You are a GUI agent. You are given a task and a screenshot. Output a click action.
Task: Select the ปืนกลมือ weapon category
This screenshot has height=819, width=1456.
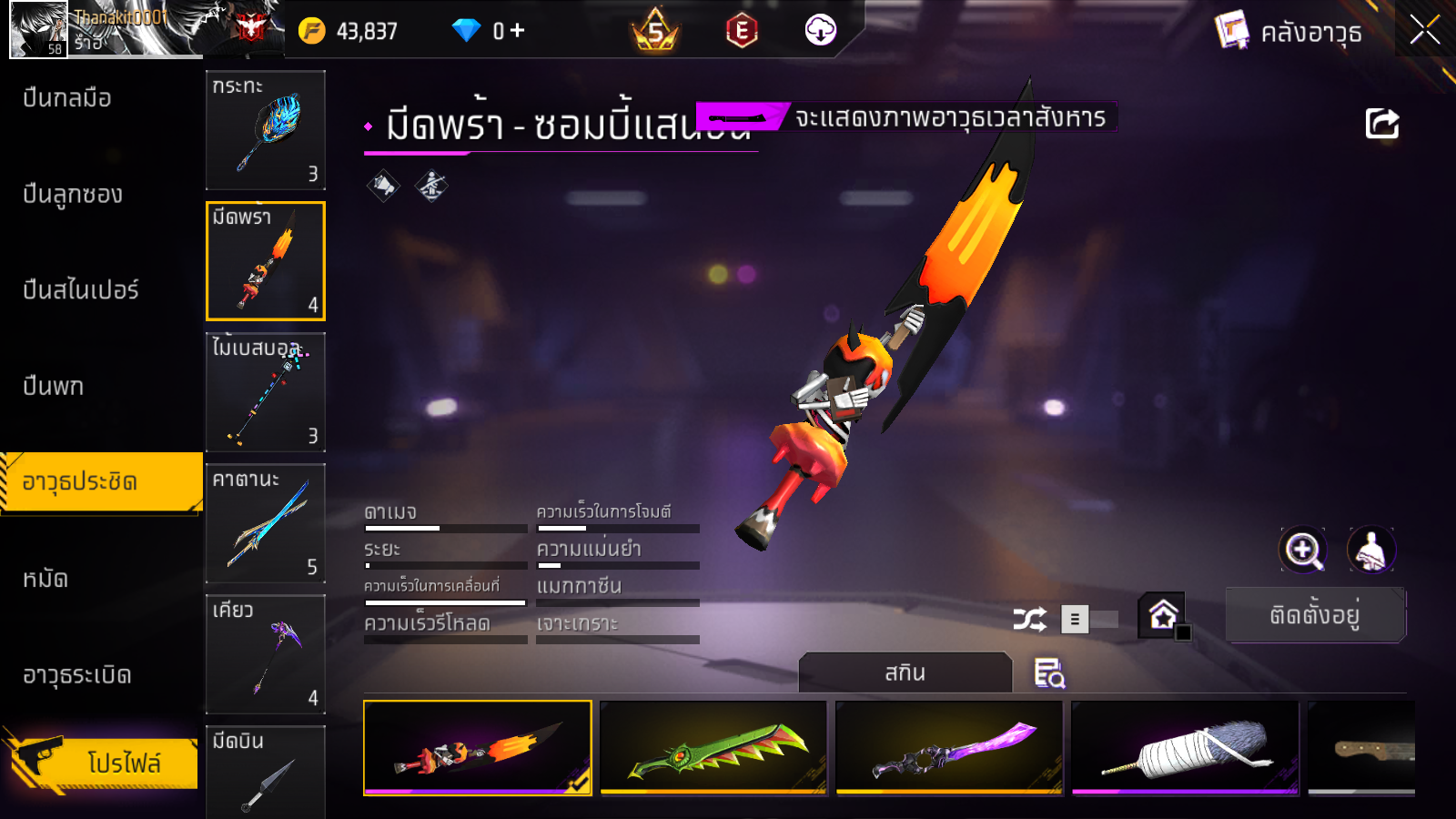coord(67,98)
